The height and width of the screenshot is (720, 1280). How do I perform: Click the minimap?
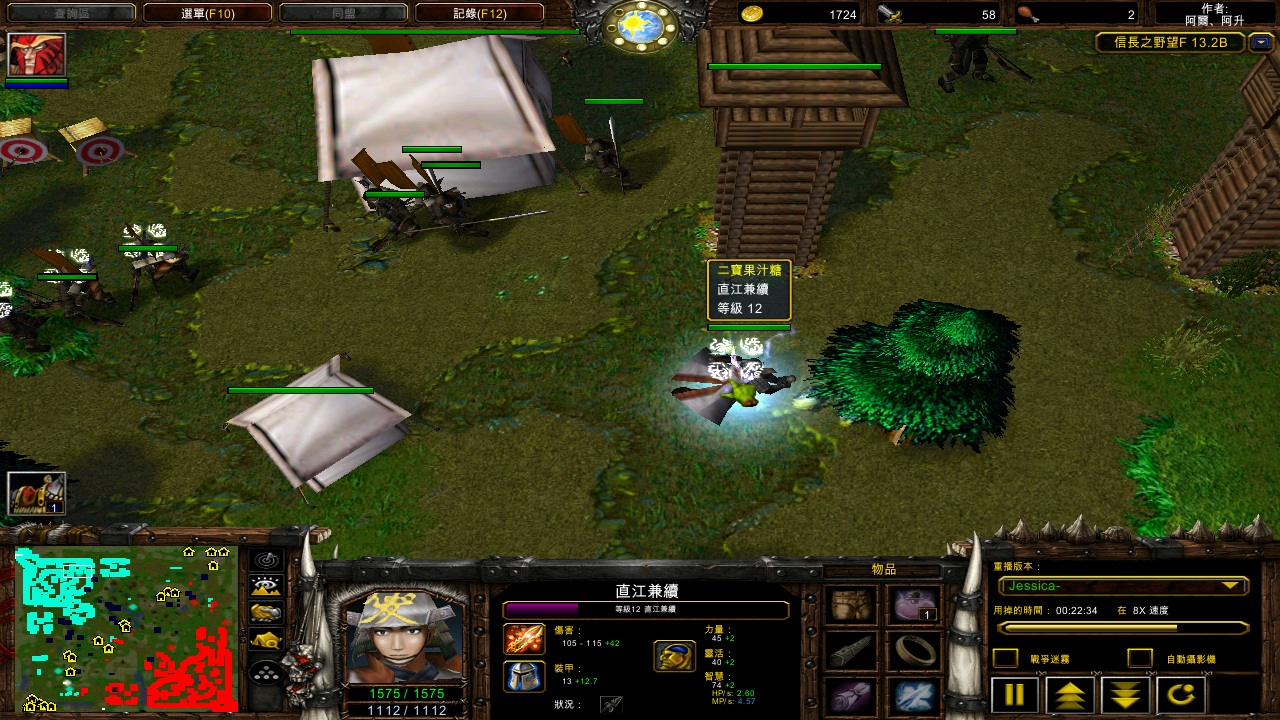[126, 628]
